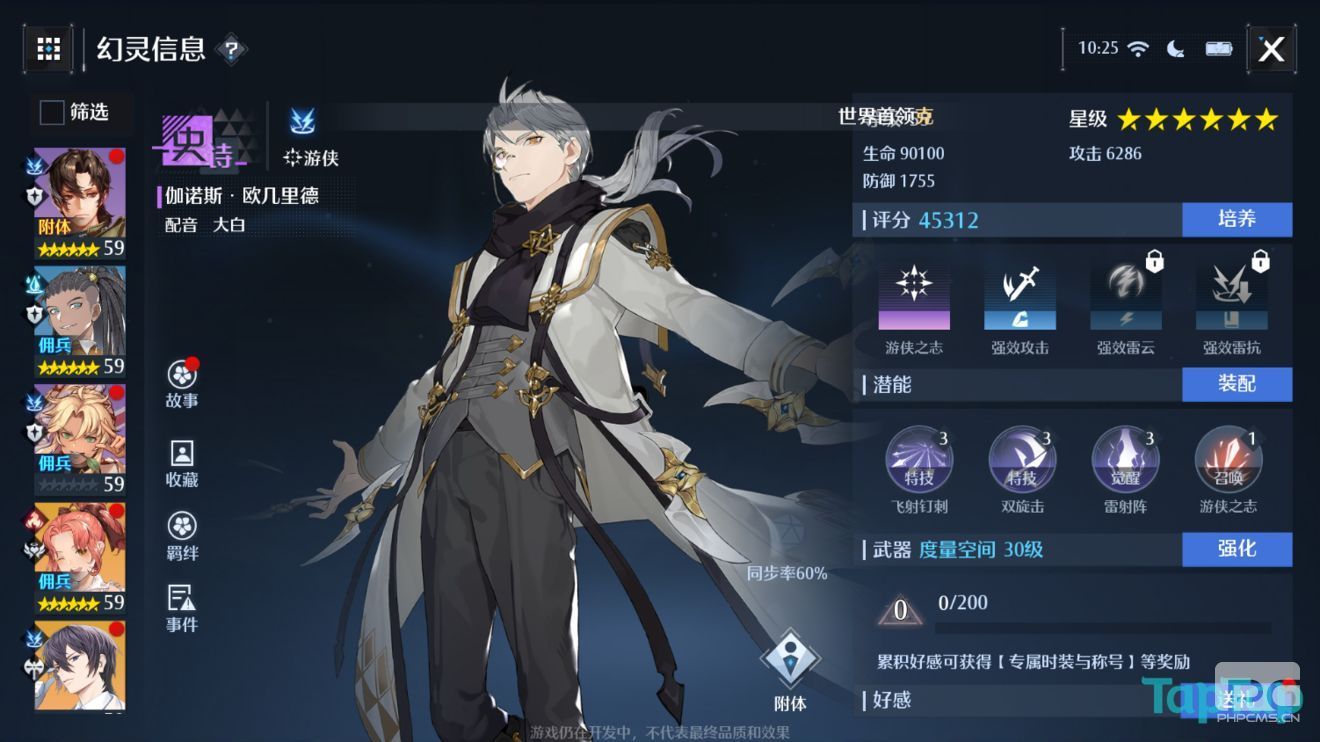Select the 游侠之志 summon skill icon
Viewport: 1320px width, 742px height.
1228,459
